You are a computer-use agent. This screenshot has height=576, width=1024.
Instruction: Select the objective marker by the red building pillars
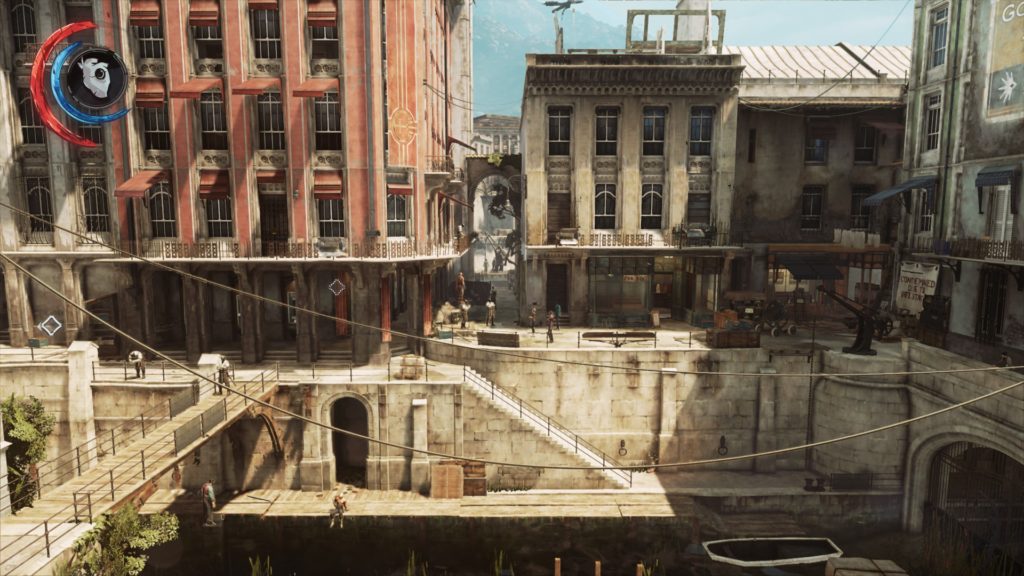click(x=337, y=287)
